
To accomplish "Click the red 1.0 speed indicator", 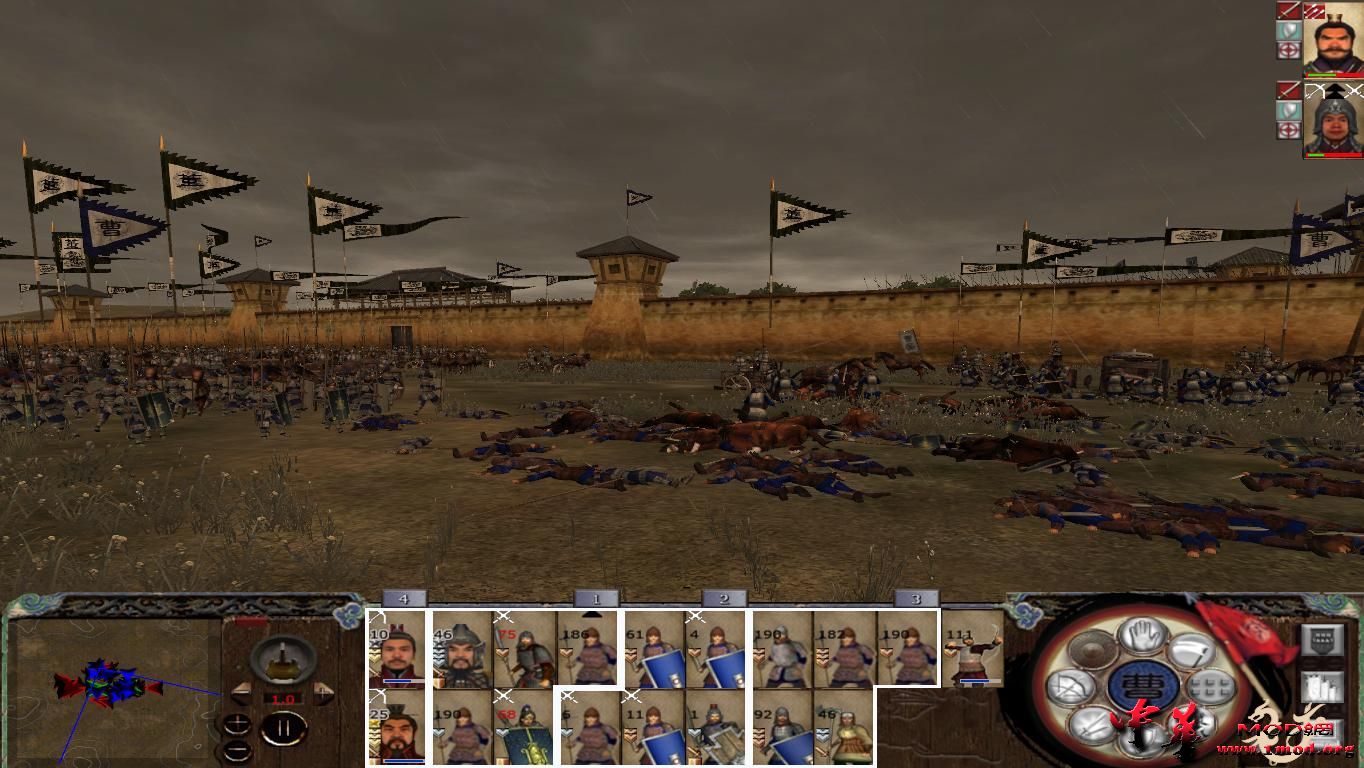I will pyautogui.click(x=283, y=698).
